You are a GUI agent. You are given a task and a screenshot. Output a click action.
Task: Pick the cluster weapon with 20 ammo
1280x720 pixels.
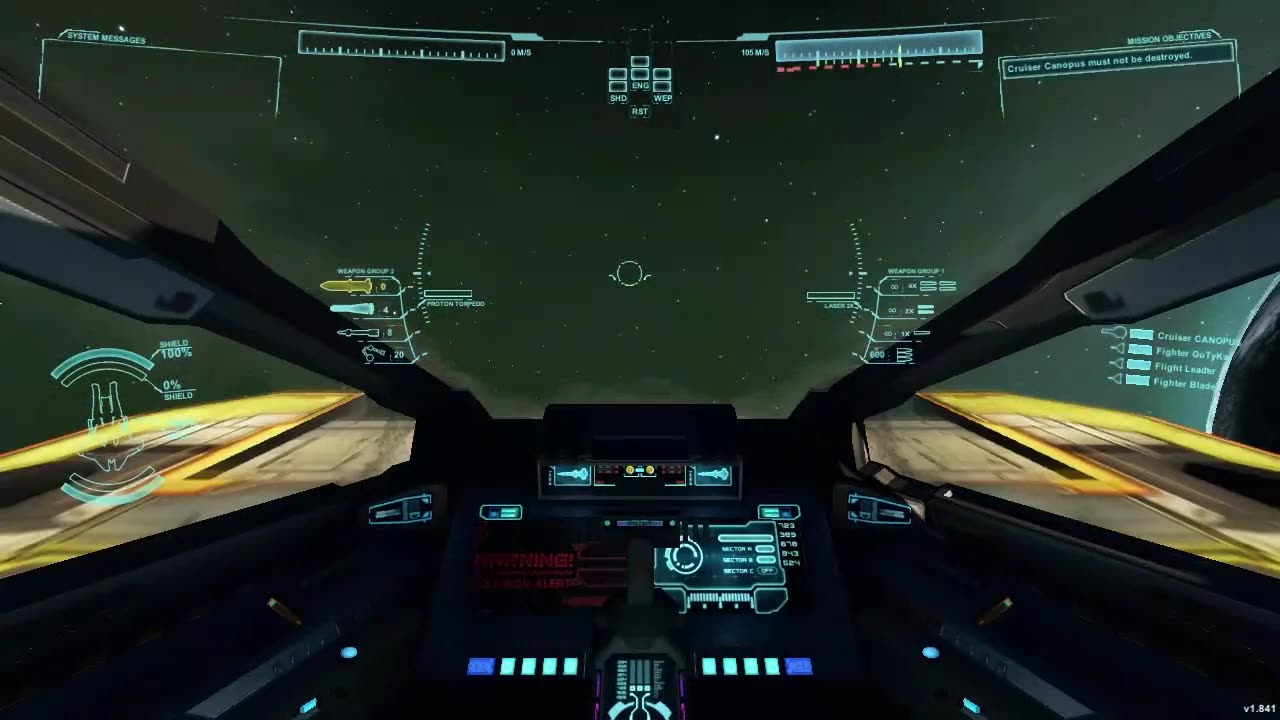(x=375, y=353)
